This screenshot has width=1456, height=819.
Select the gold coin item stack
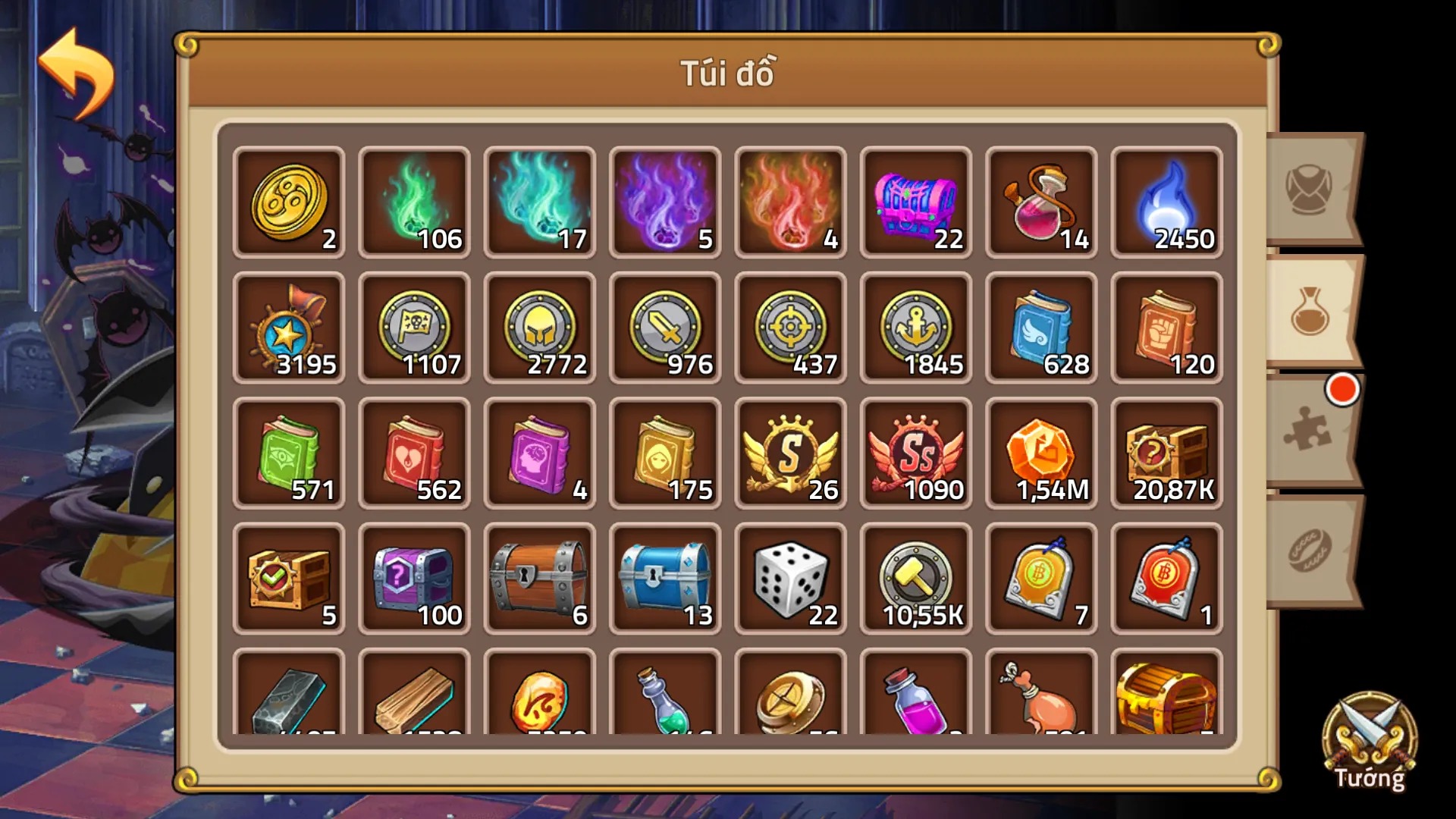[x=290, y=203]
